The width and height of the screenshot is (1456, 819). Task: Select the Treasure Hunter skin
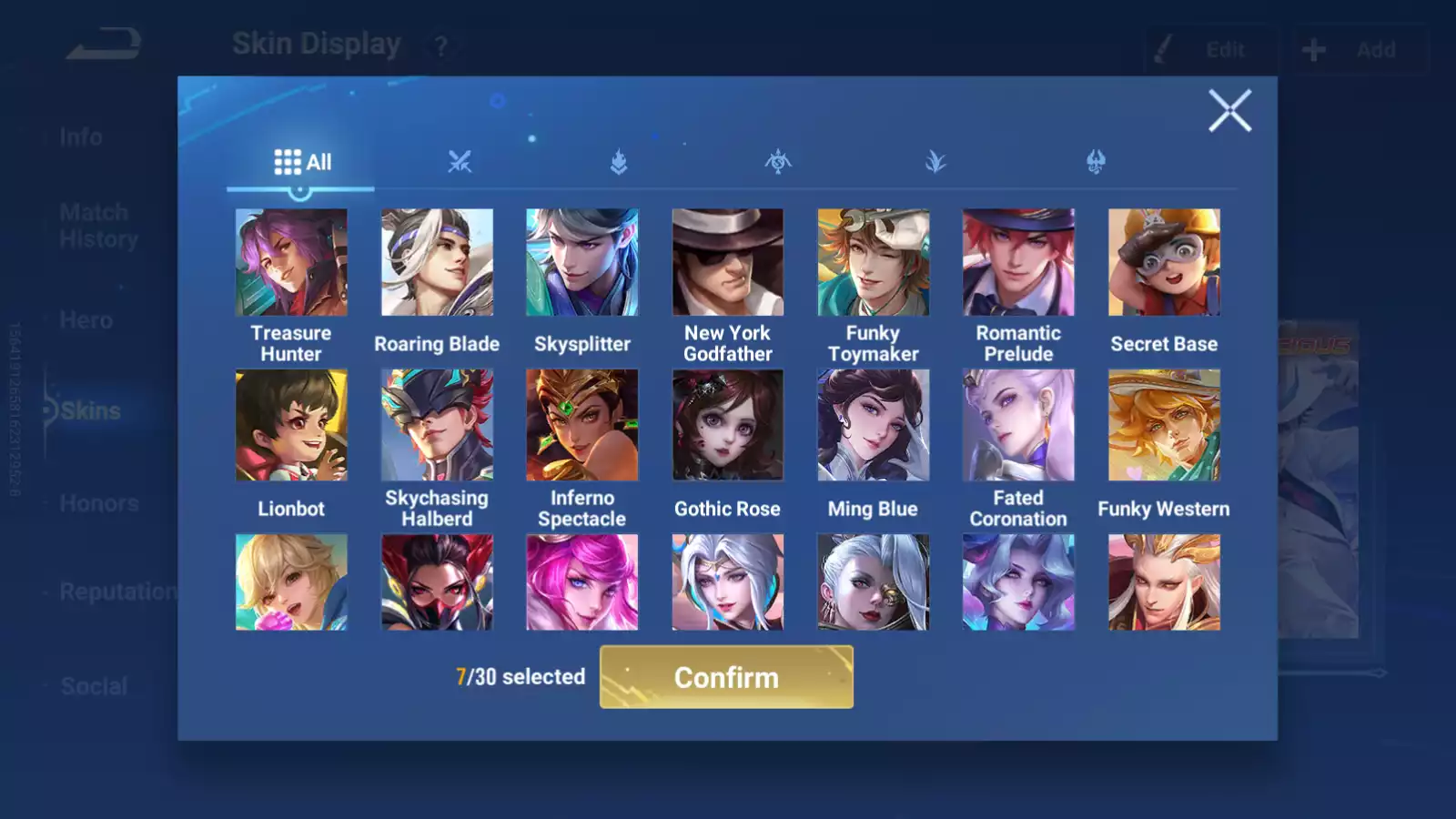click(291, 262)
